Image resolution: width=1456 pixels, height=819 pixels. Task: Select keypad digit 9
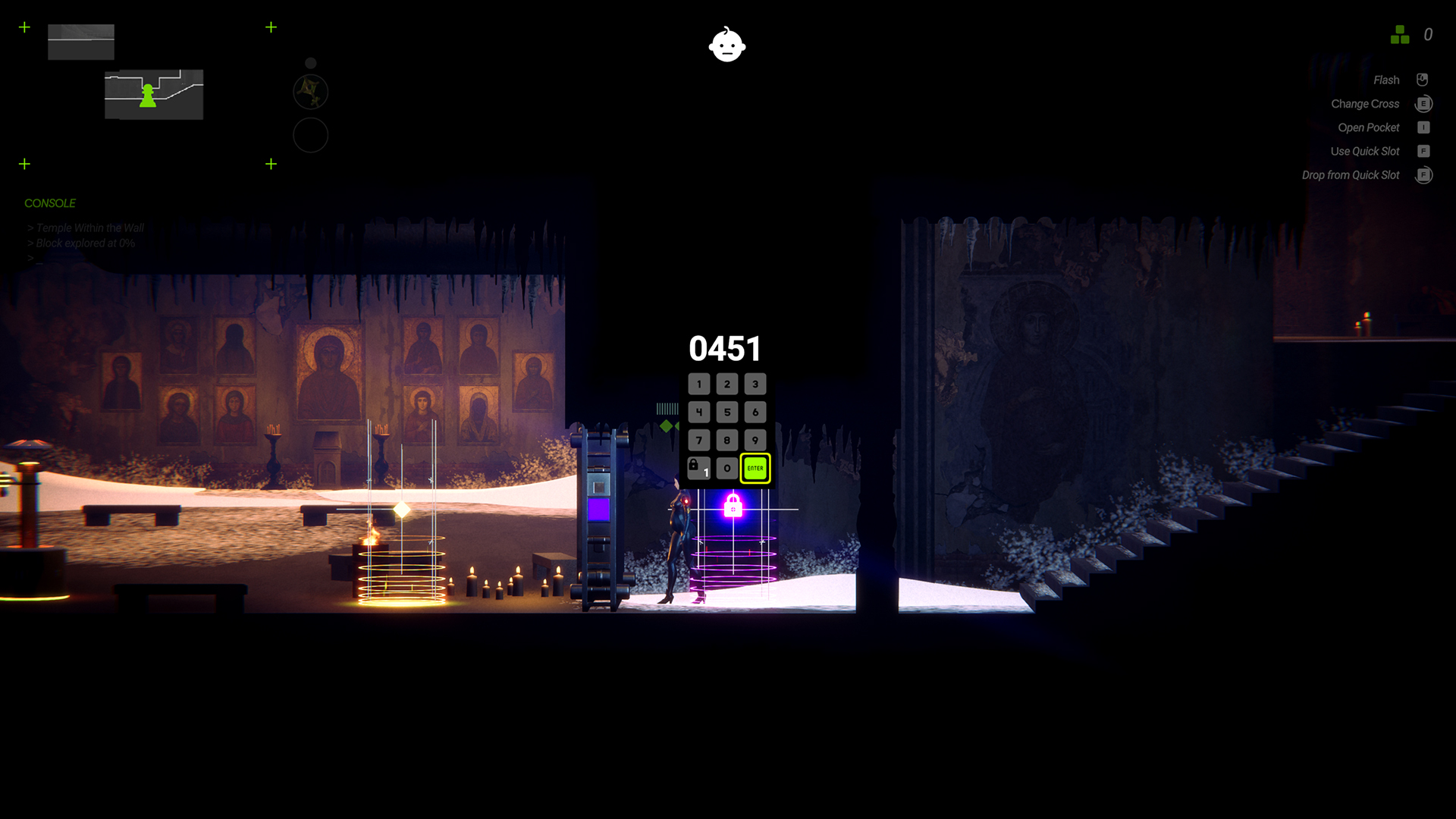(755, 441)
